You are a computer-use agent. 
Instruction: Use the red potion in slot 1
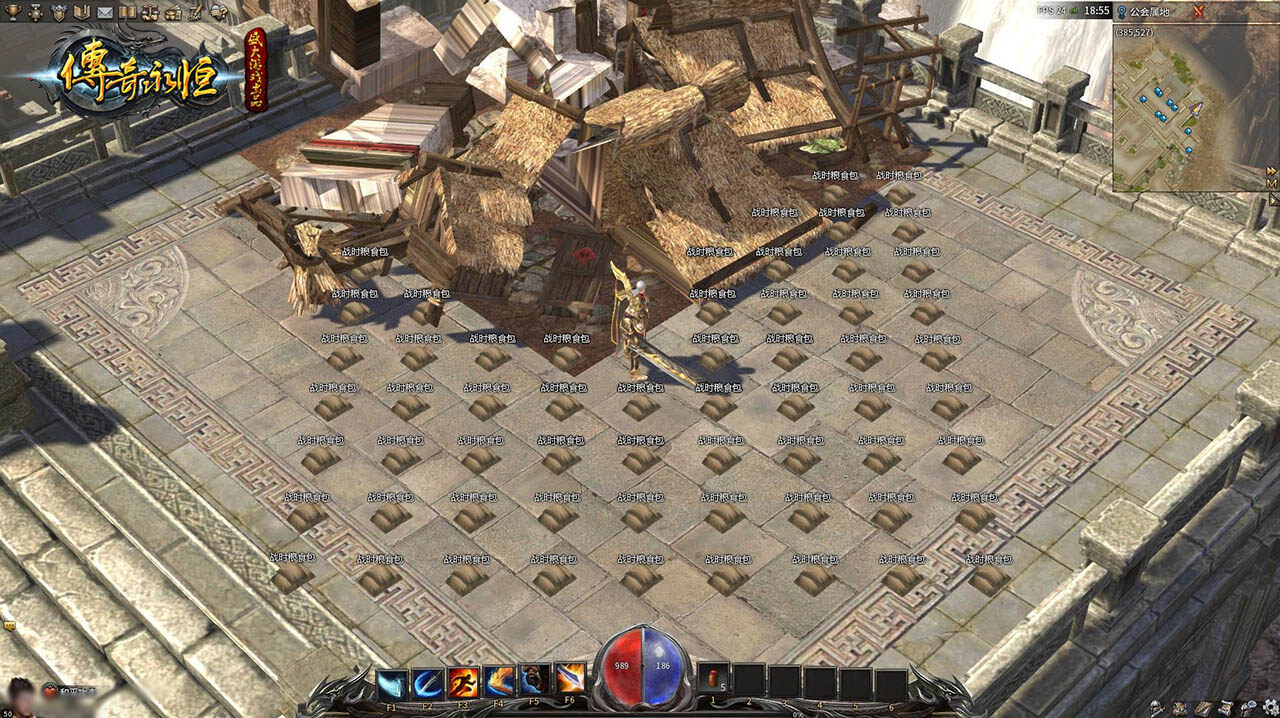coord(713,681)
